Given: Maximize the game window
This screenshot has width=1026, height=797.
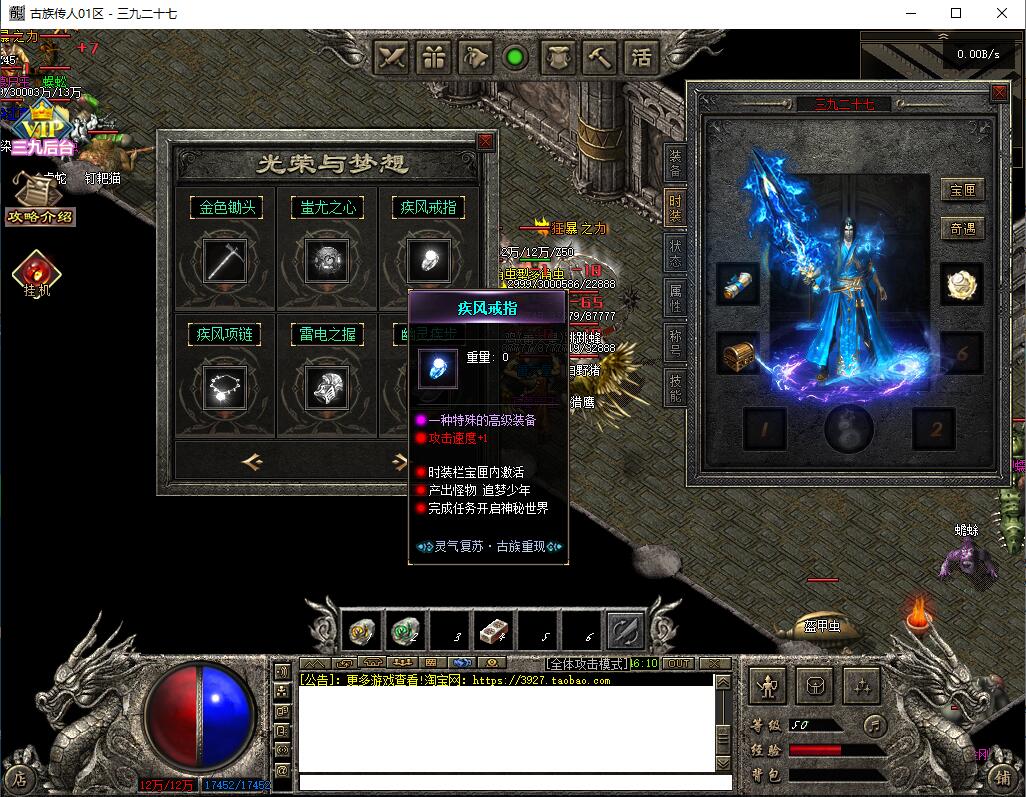Looking at the screenshot, I should coord(956,14).
